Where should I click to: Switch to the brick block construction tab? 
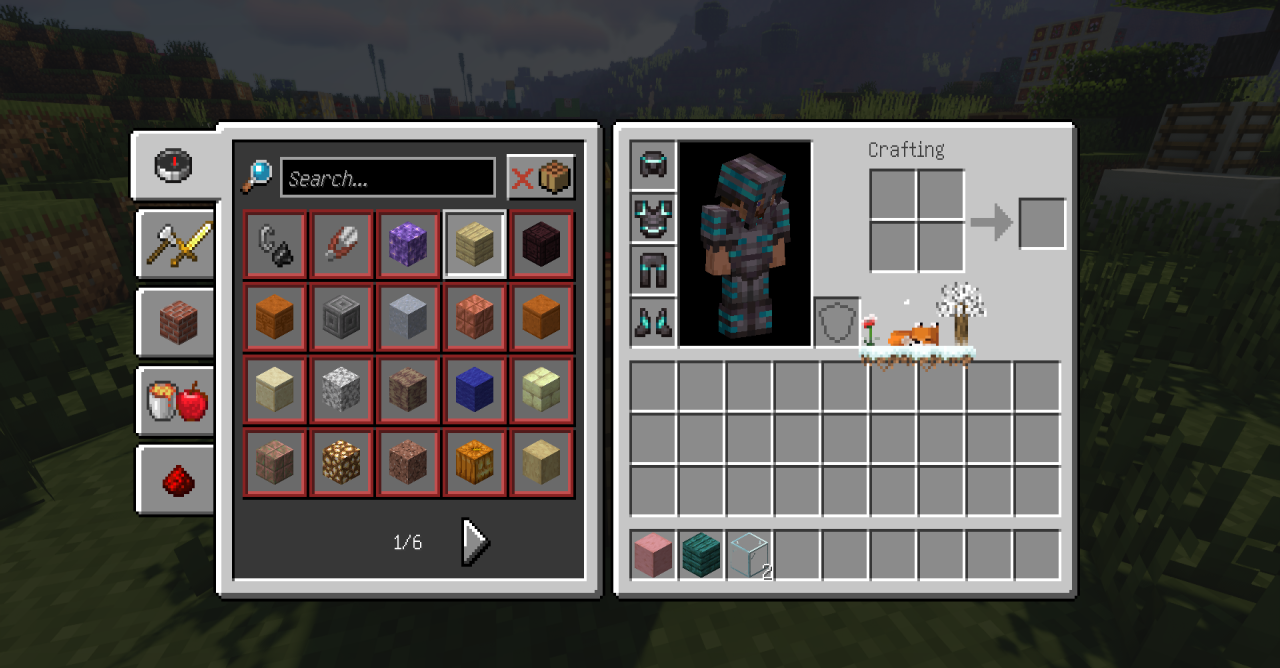[x=175, y=322]
